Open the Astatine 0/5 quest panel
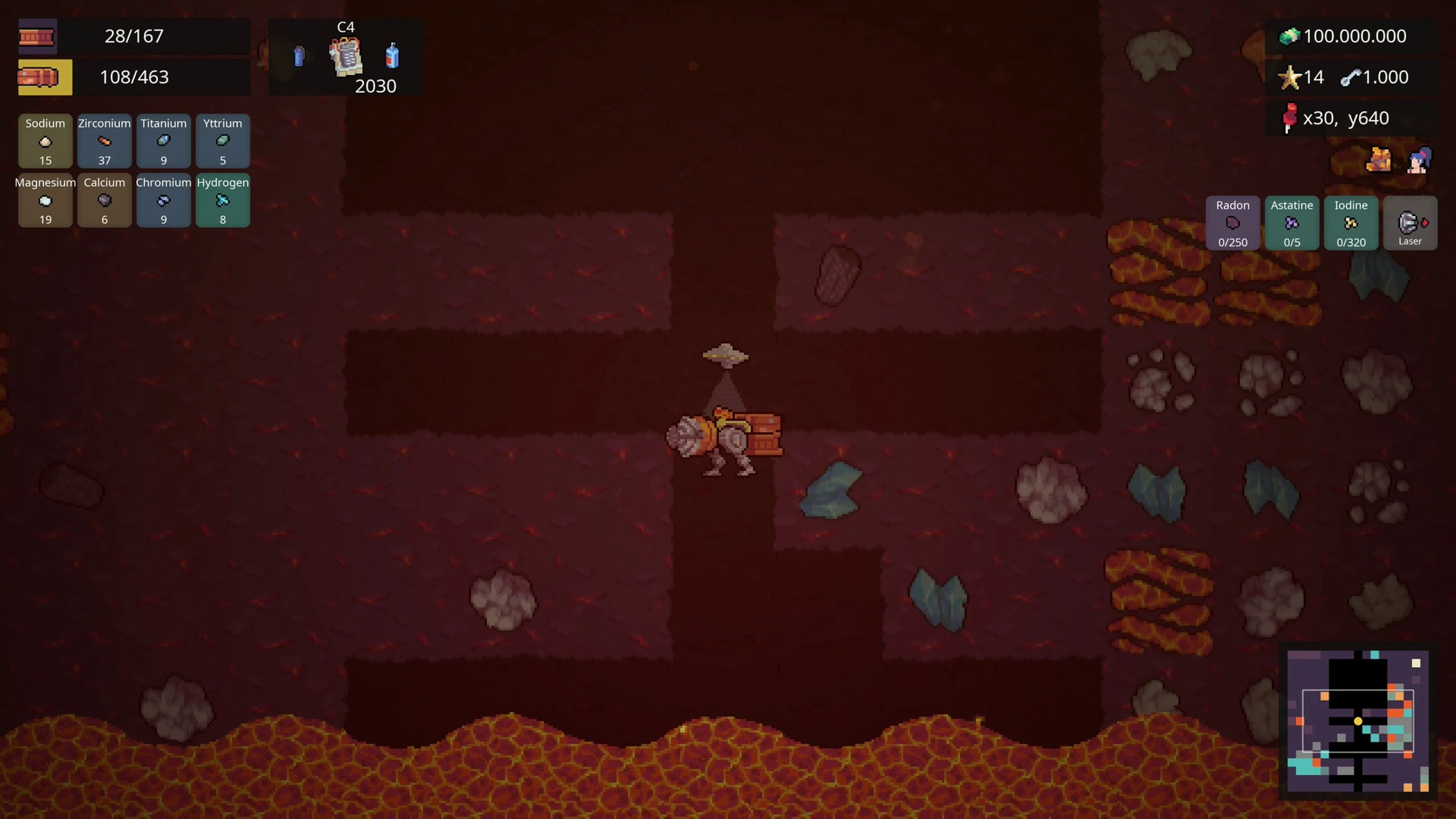The width and height of the screenshot is (1456, 819). pyautogui.click(x=1291, y=223)
